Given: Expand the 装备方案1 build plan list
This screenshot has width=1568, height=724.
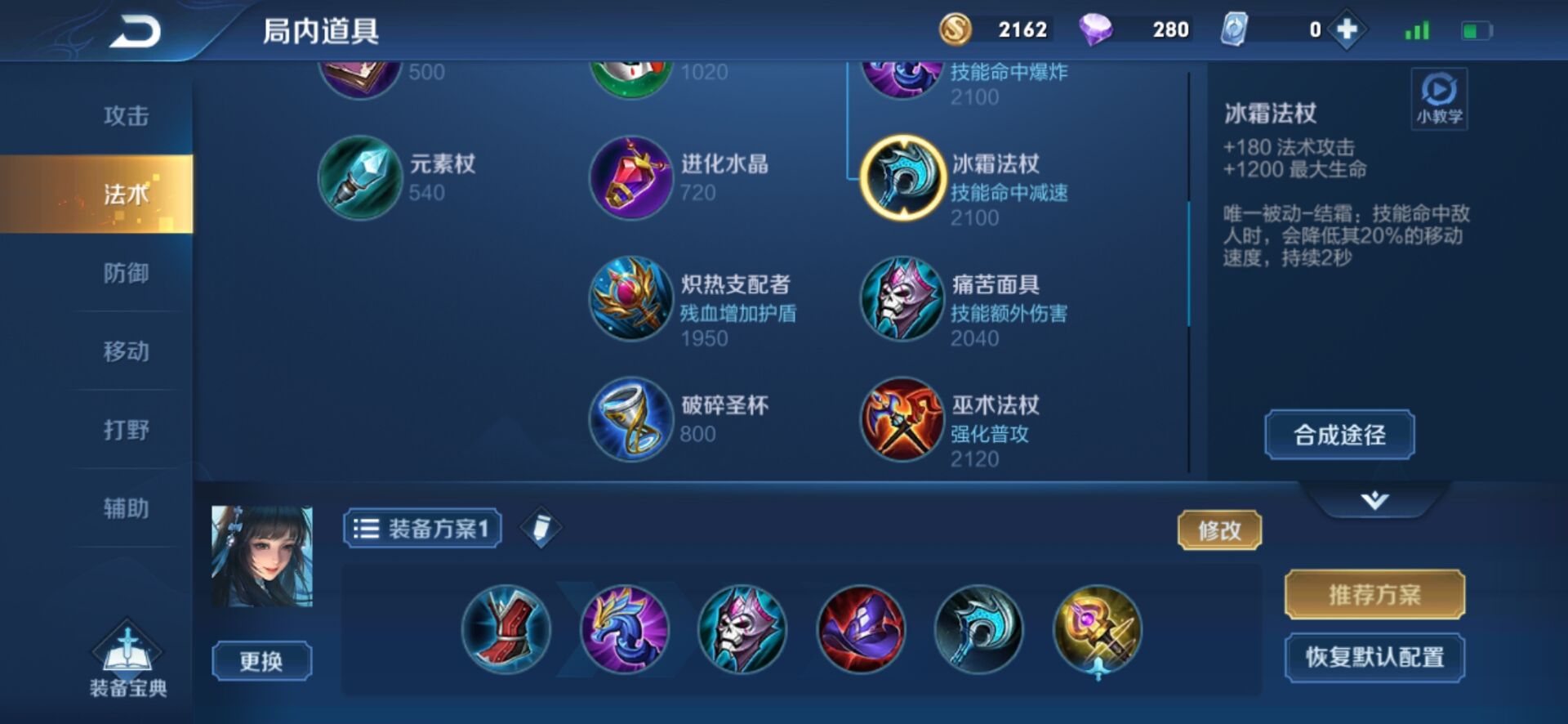Looking at the screenshot, I should pos(421,528).
